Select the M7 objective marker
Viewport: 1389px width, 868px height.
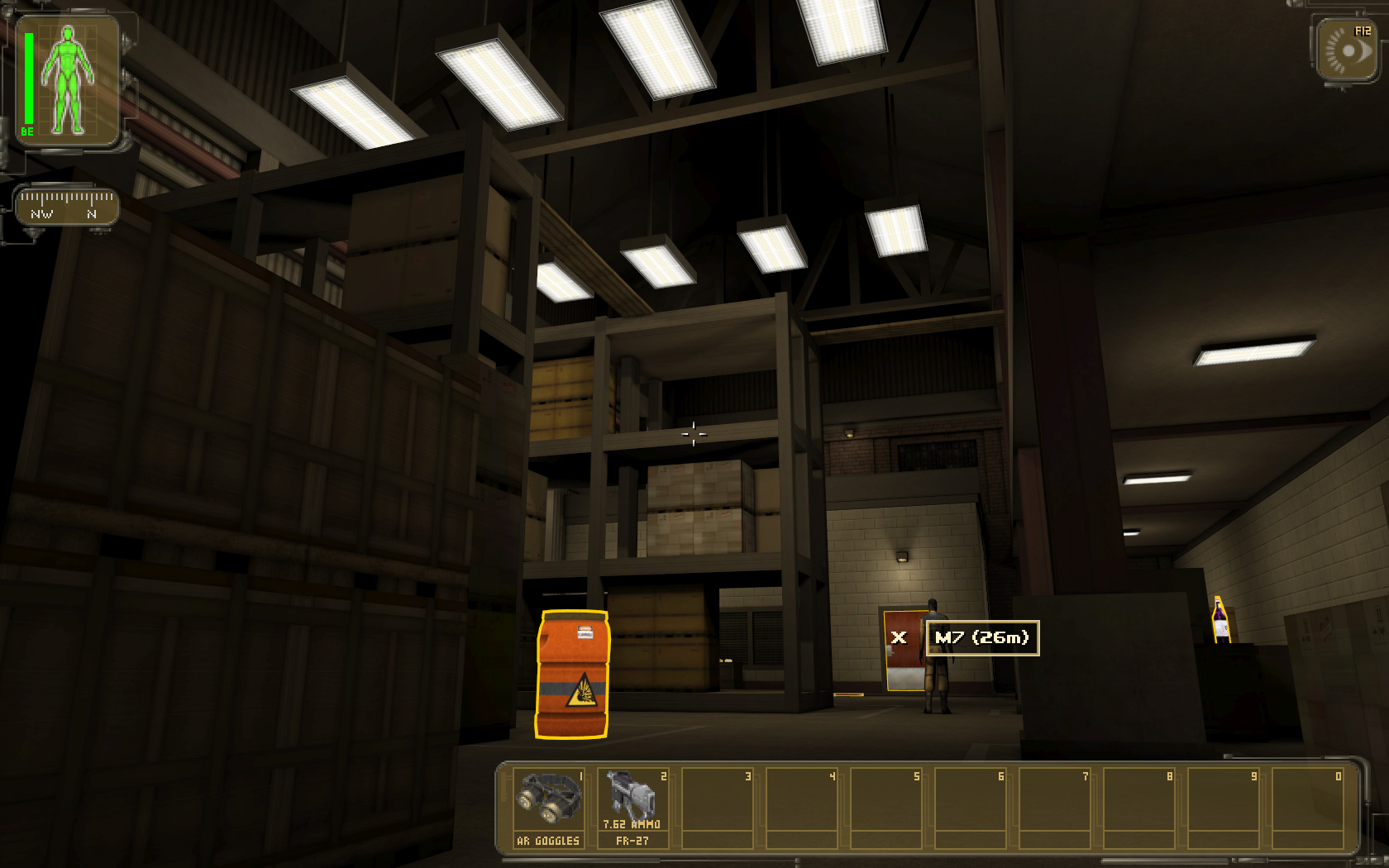[x=981, y=637]
